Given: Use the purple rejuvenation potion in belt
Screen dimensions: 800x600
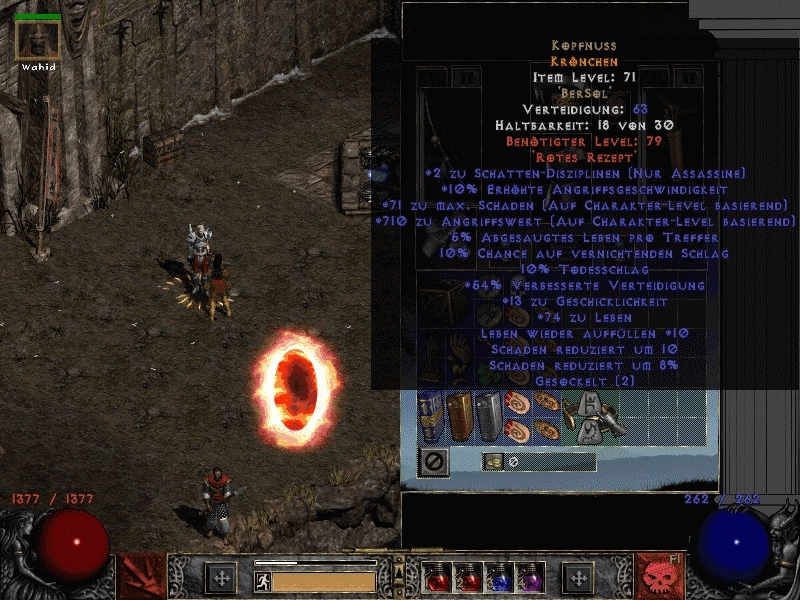Looking at the screenshot, I should pyautogui.click(x=528, y=578).
